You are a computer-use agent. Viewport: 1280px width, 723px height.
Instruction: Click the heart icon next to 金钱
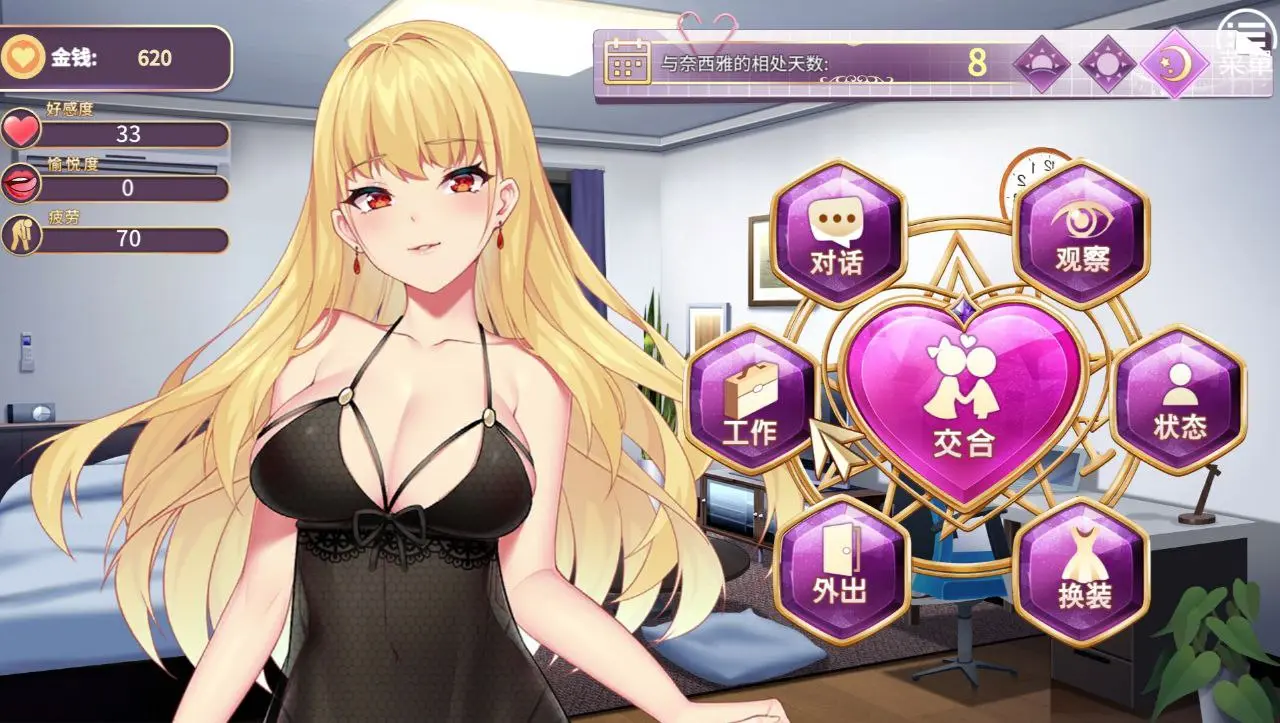[x=22, y=58]
